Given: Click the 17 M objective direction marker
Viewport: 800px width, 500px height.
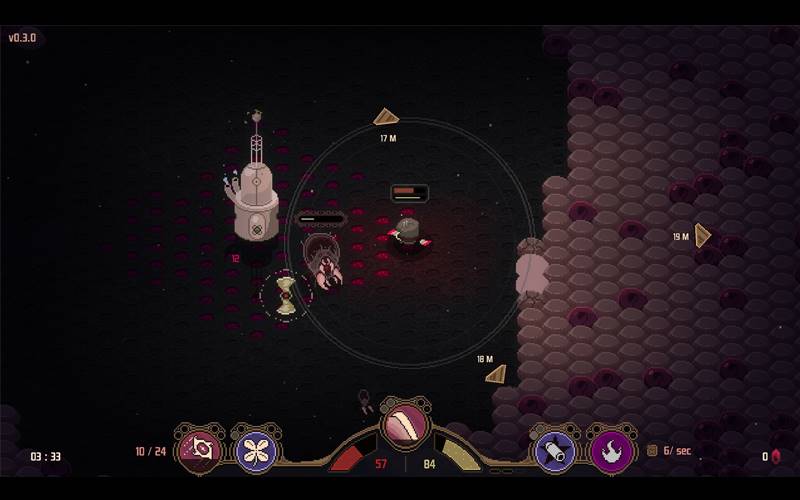Looking at the screenshot, I should coord(386,118).
